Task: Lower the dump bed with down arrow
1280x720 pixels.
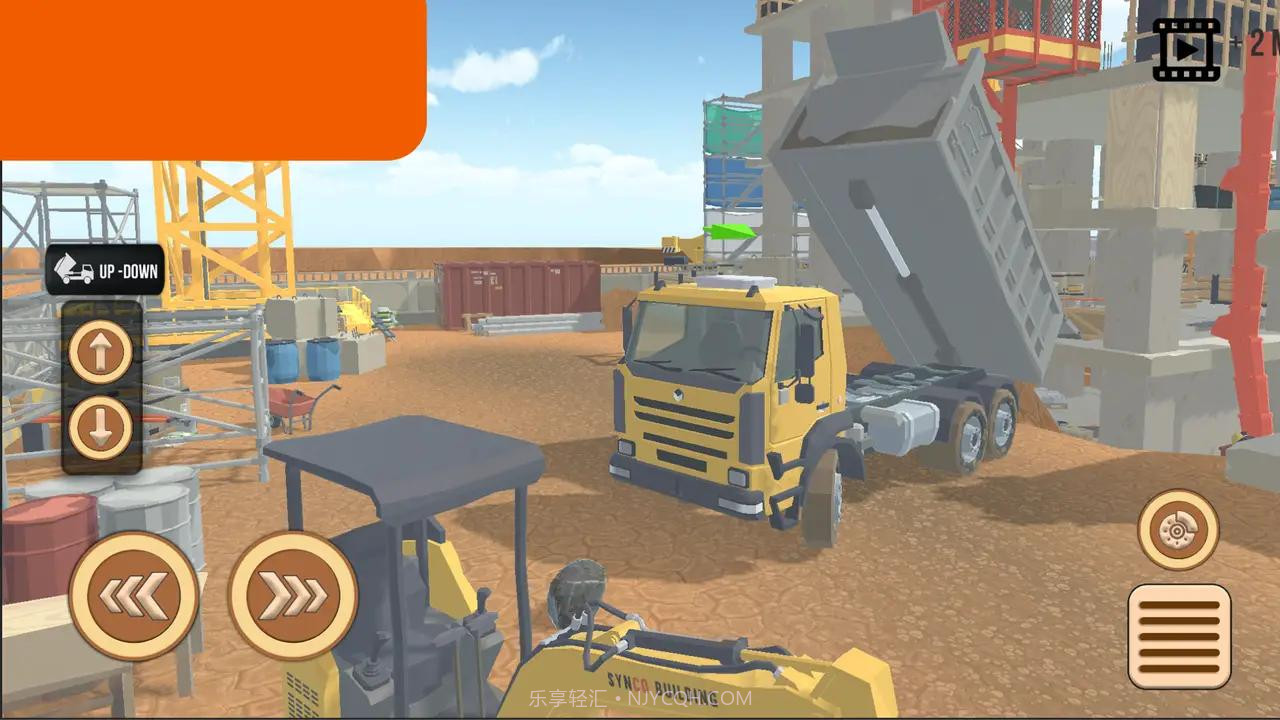Action: tap(101, 427)
